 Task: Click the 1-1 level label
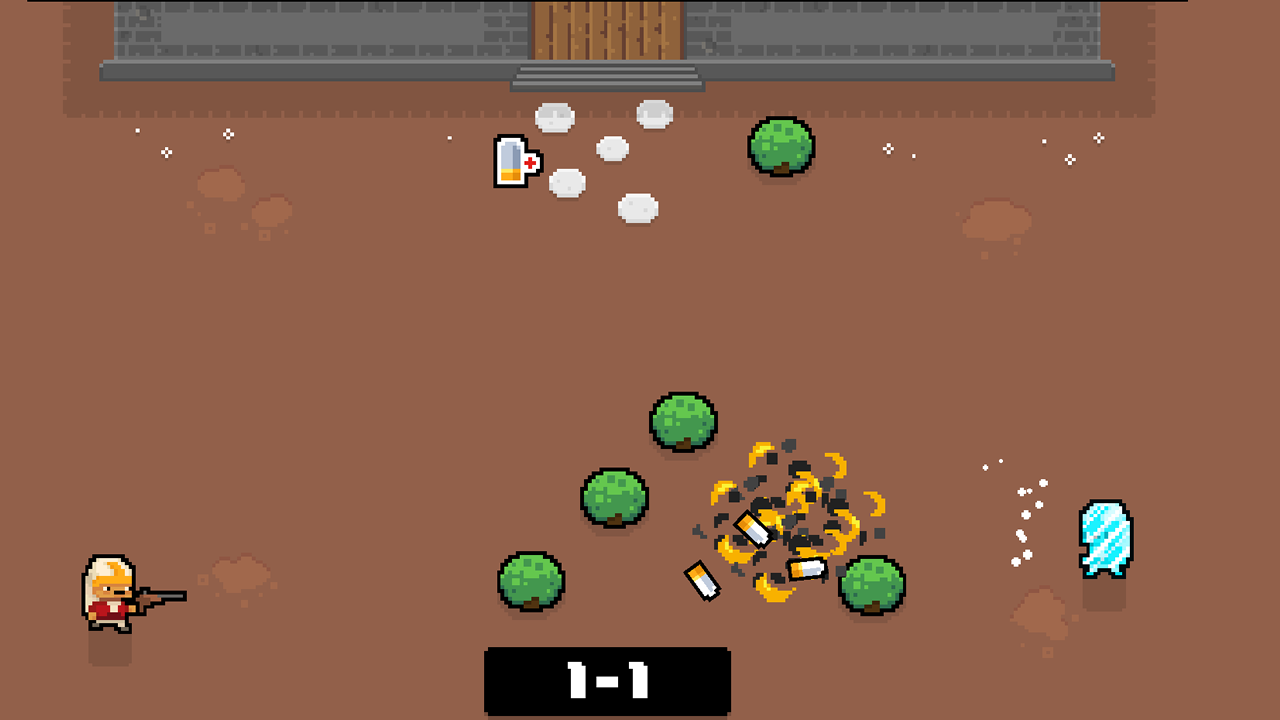point(608,681)
